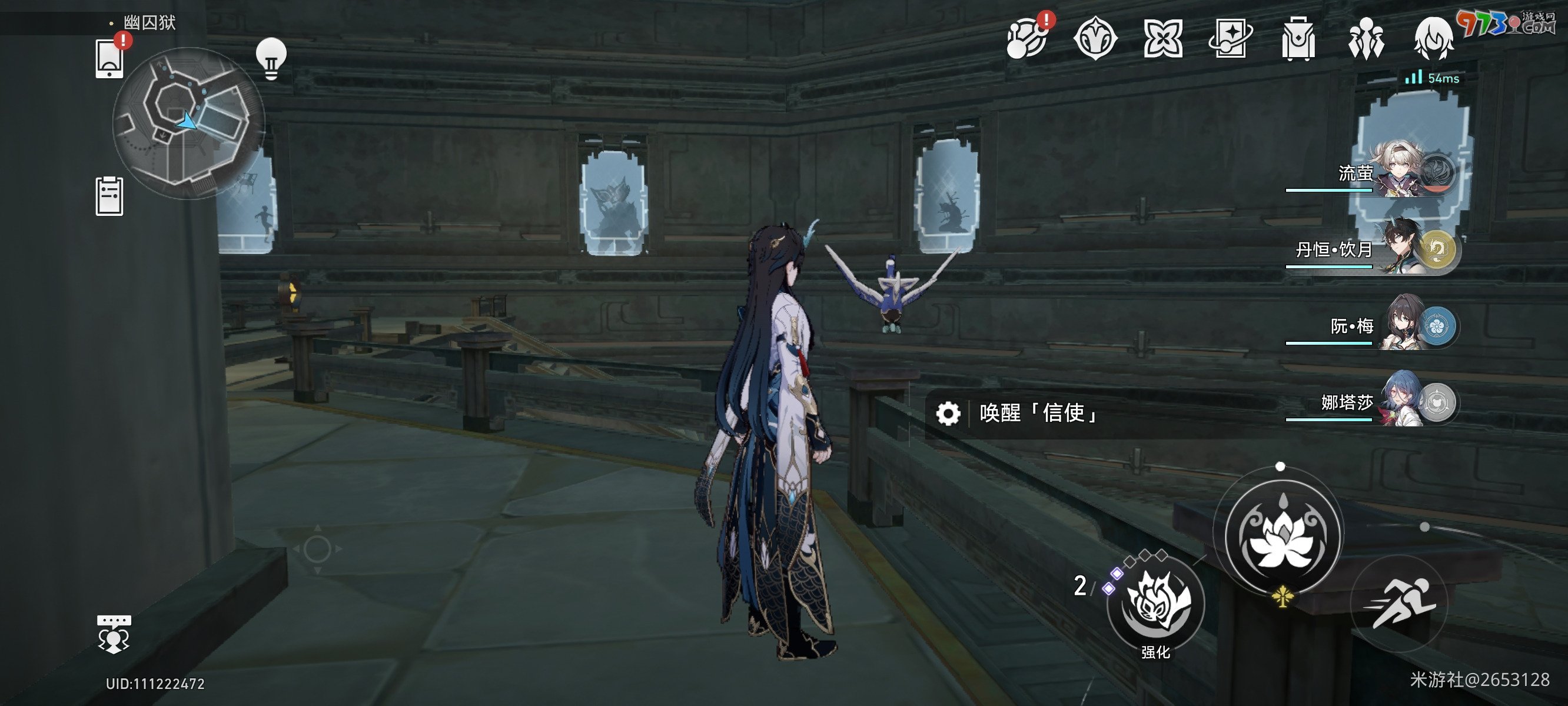Open the chat speech-bubble icon
Screen dimensions: 1568x706
tap(114, 634)
